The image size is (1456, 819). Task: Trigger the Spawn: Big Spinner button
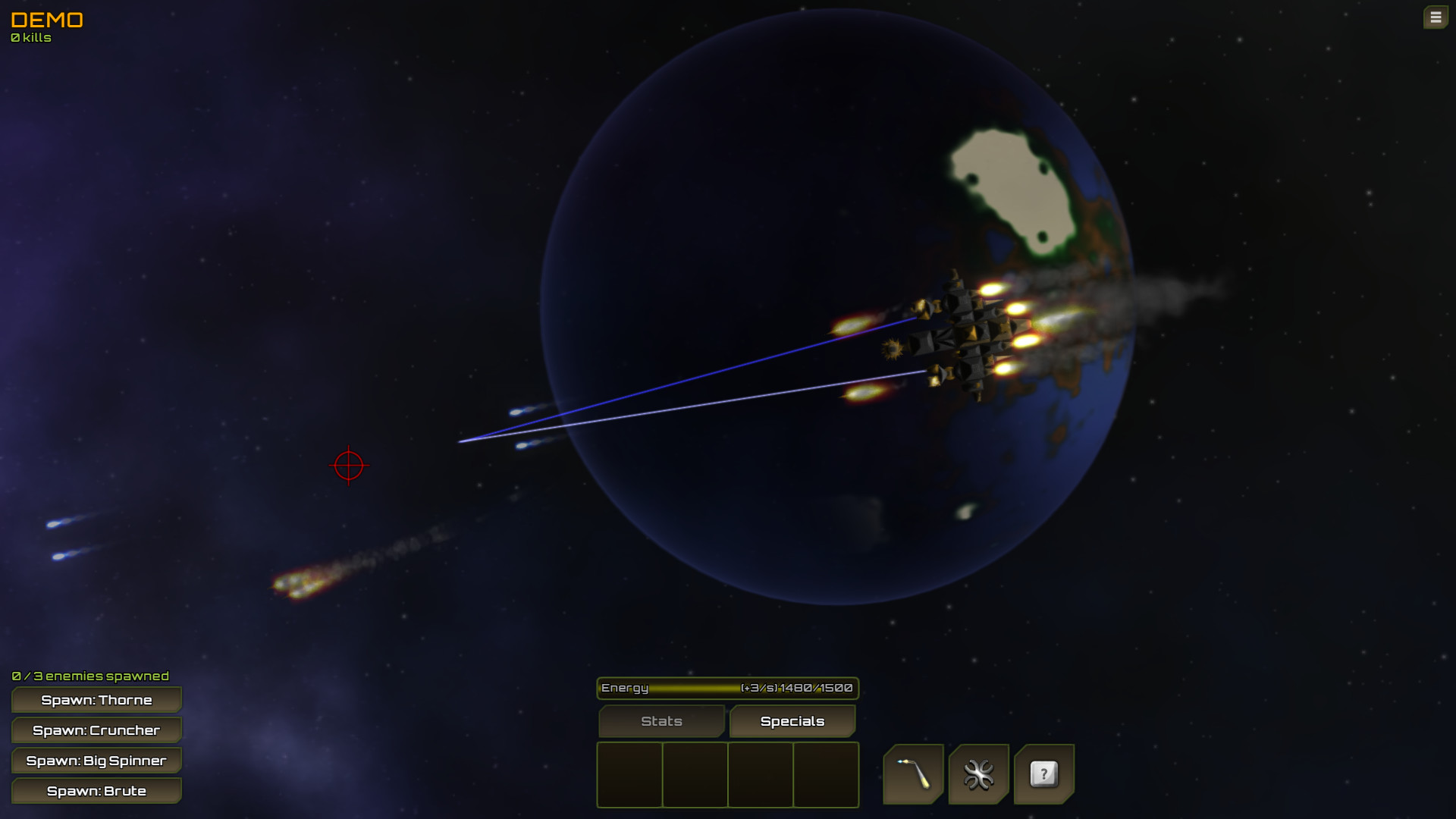(x=96, y=760)
